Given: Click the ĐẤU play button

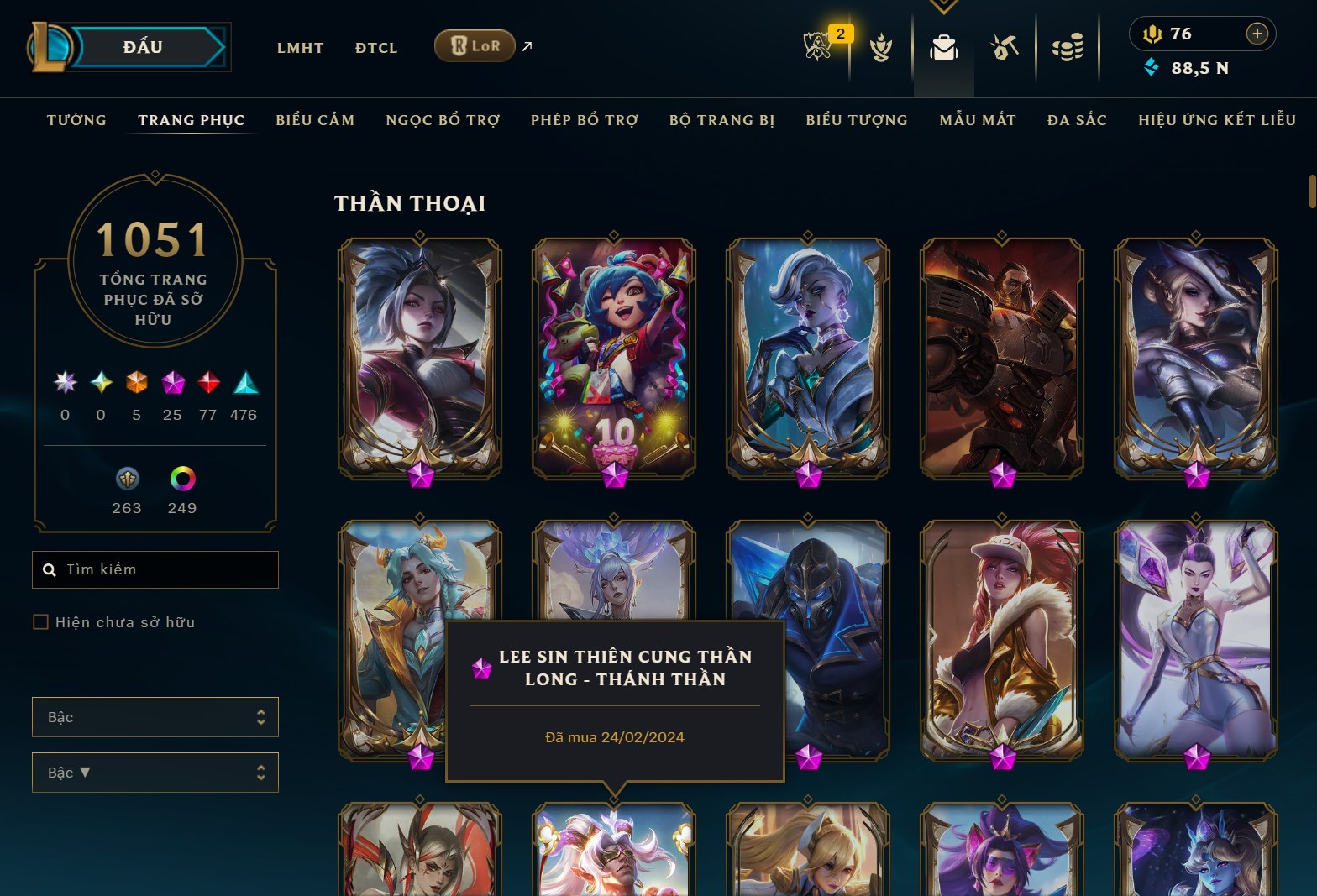Looking at the screenshot, I should pos(142,46).
